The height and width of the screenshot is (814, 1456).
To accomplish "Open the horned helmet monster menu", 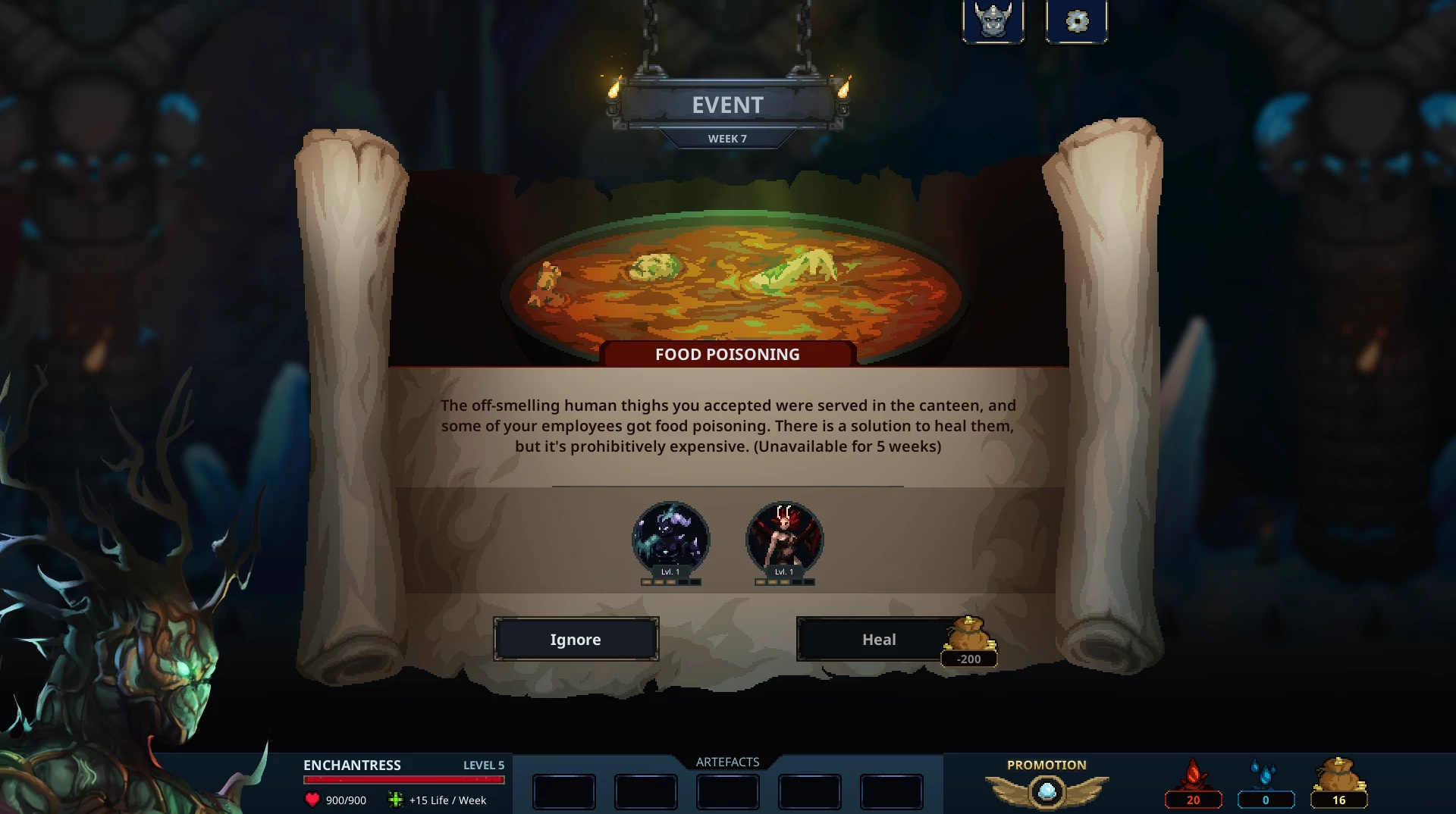I will 993,20.
